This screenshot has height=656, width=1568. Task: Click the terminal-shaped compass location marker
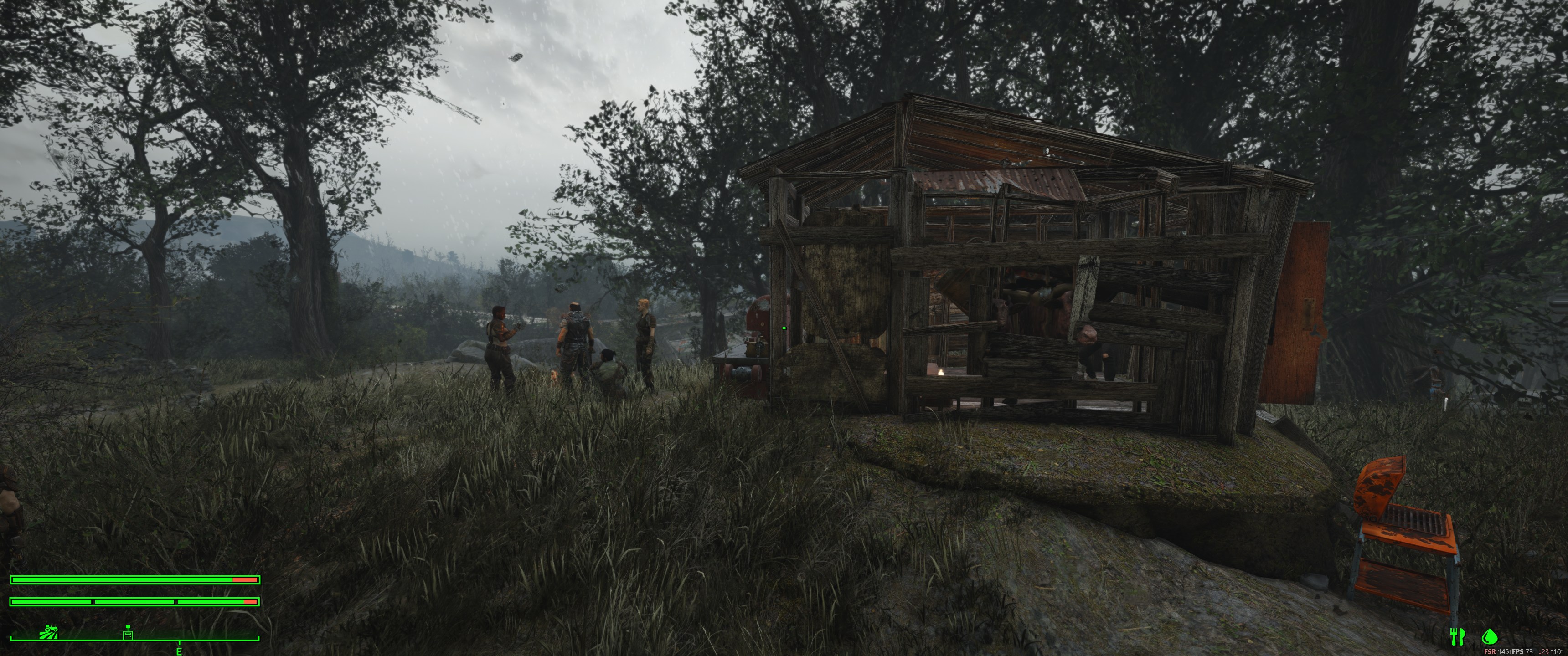[x=128, y=632]
